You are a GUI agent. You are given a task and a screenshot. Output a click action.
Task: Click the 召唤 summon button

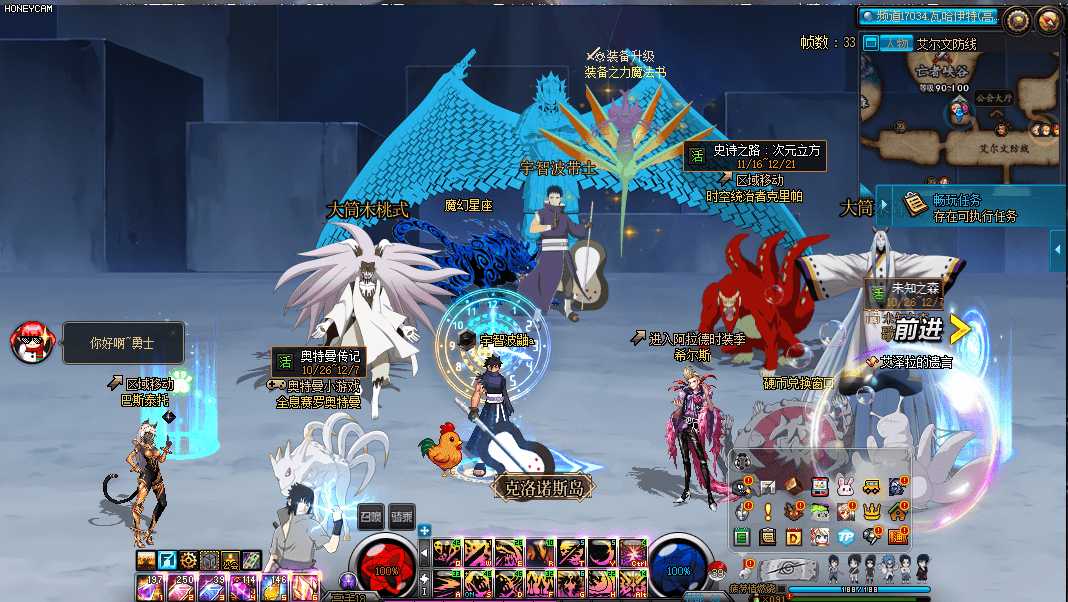[371, 516]
